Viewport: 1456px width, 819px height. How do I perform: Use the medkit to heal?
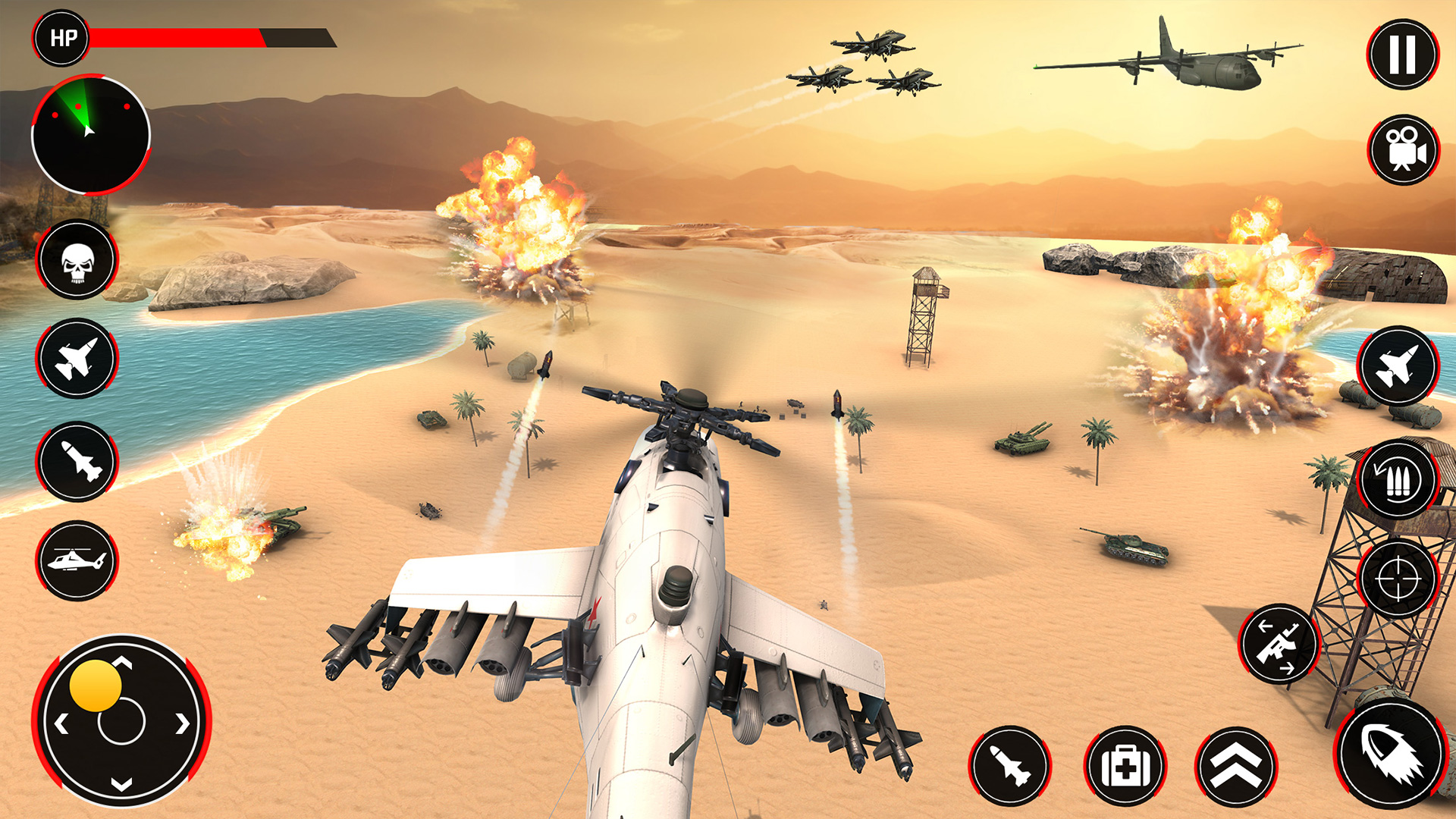coord(1125,767)
